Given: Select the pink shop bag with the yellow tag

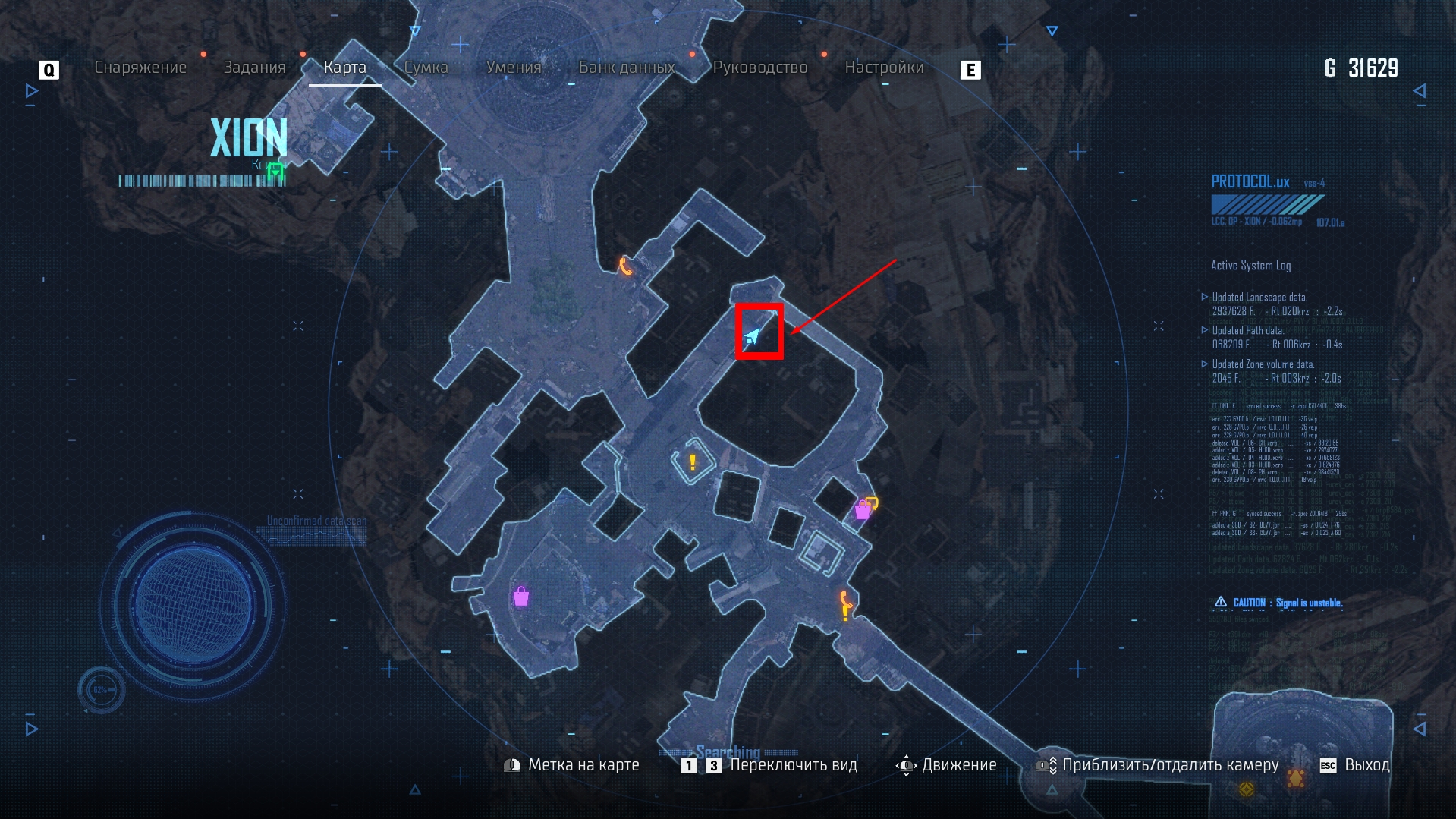Looking at the screenshot, I should point(864,509).
